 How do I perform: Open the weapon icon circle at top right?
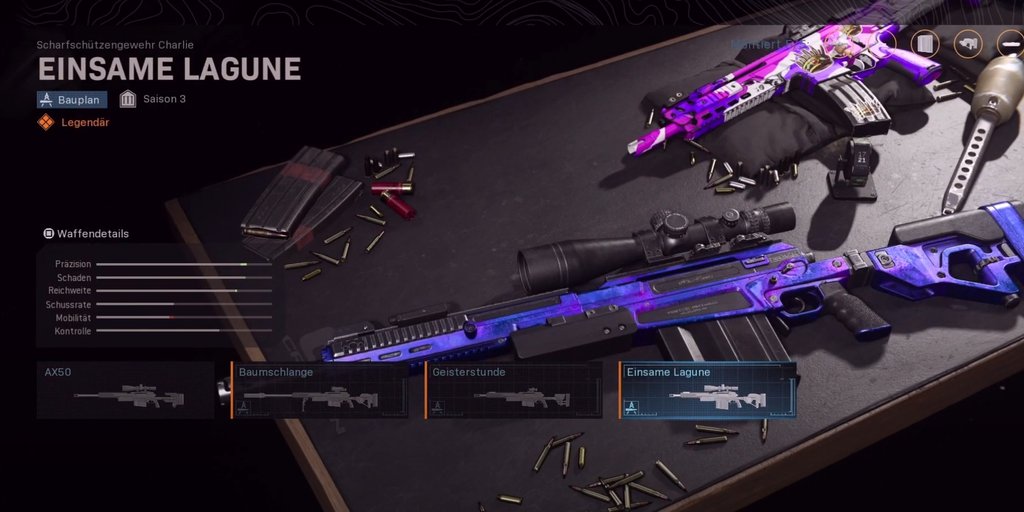click(x=968, y=44)
